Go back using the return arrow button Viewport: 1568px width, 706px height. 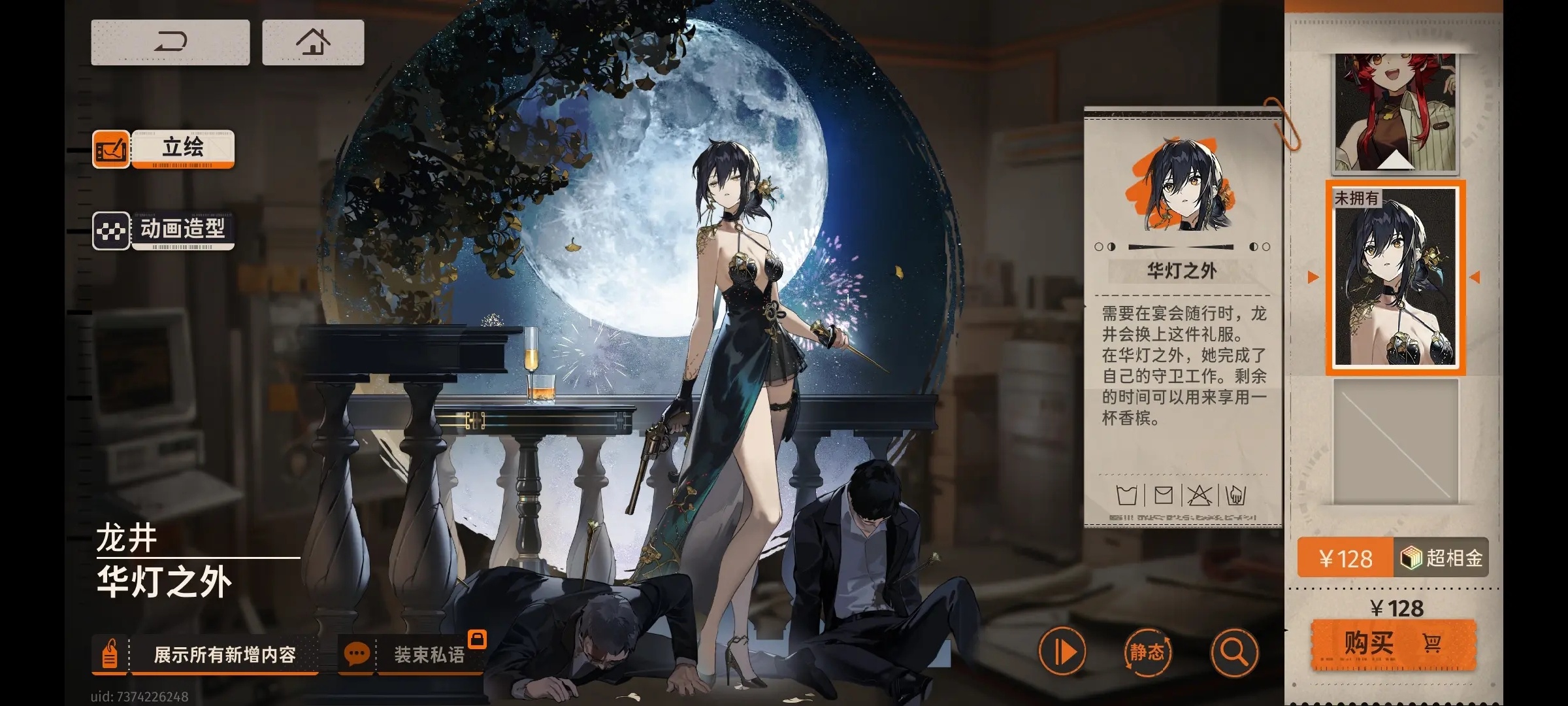(170, 42)
